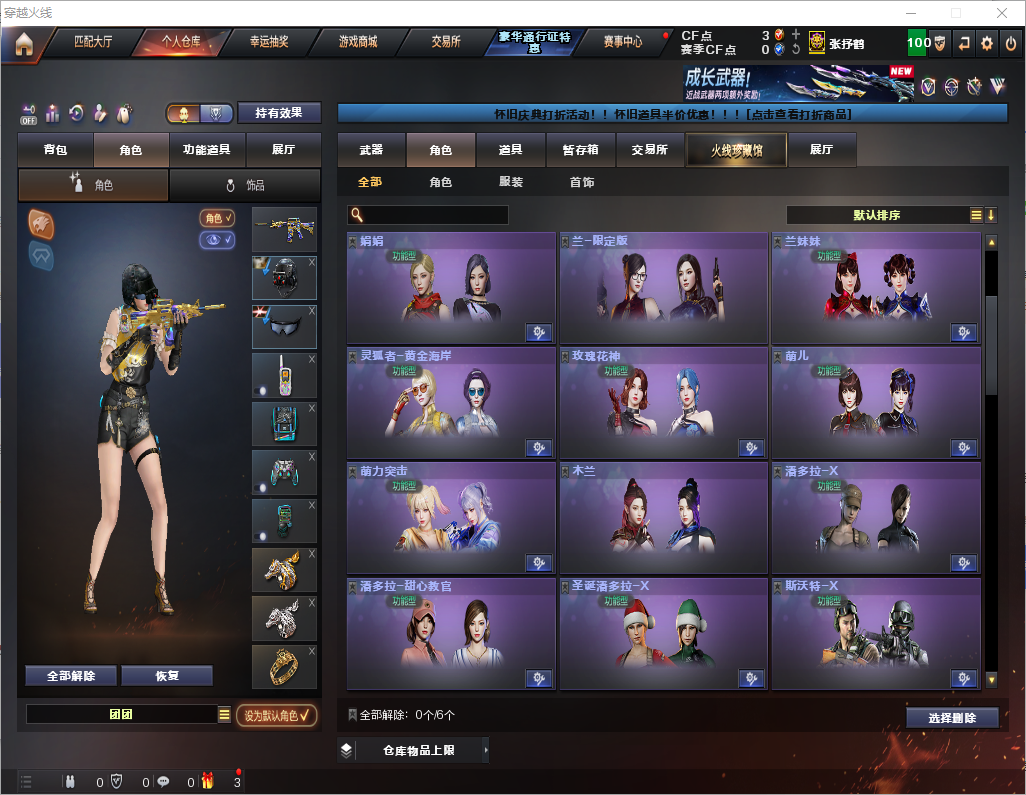
Task: Click the 恢复 button
Action: [167, 676]
